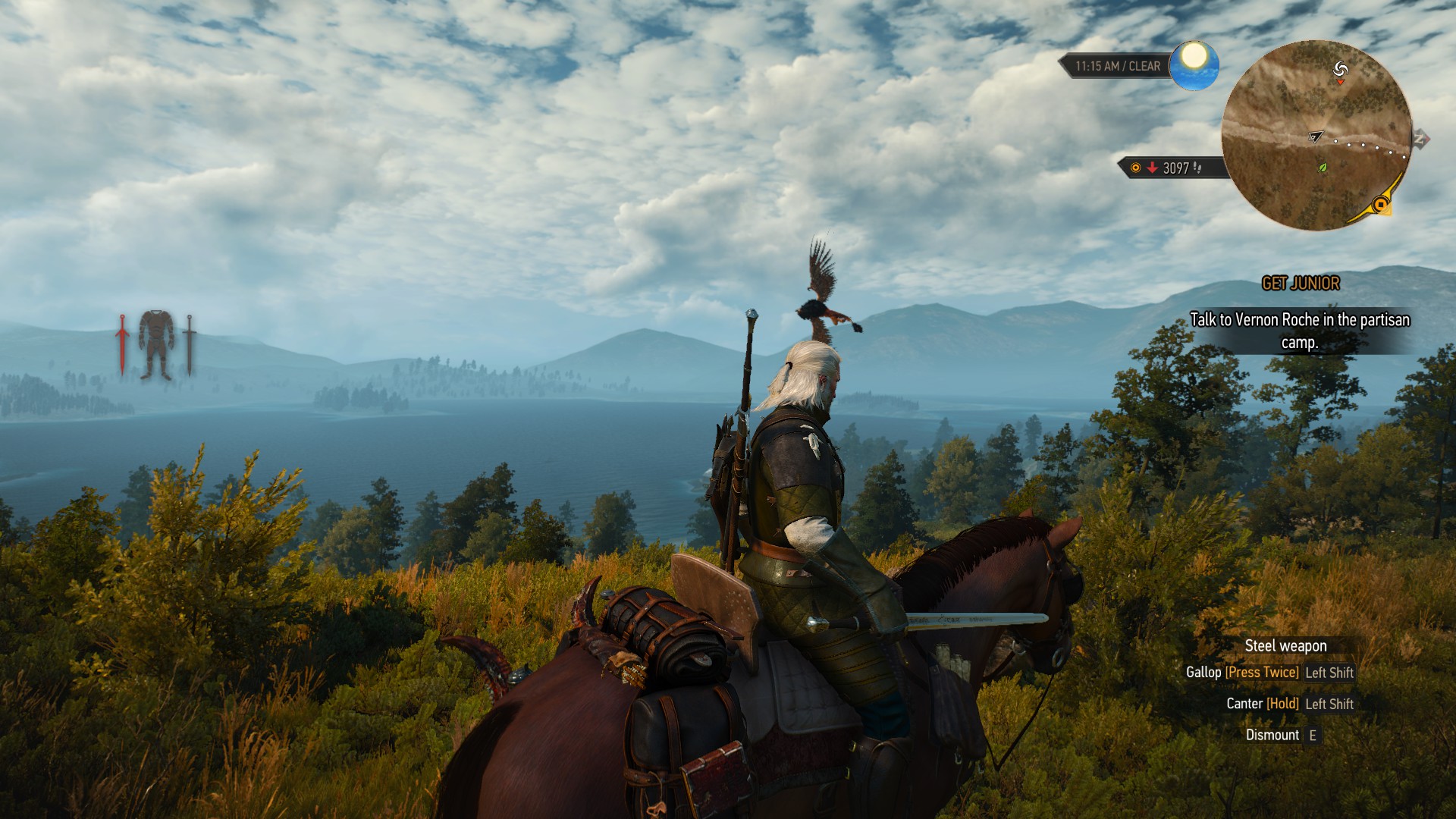Viewport: 1456px width, 819px height.
Task: Click the player arrow on minimap
Action: click(1315, 136)
